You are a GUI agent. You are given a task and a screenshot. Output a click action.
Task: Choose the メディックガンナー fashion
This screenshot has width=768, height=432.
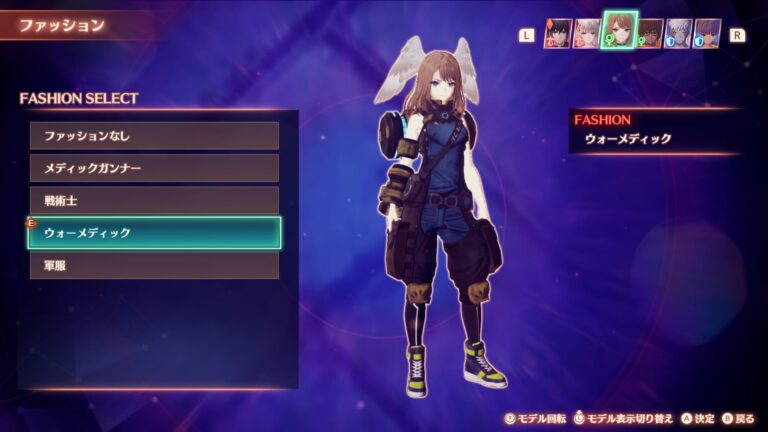154,168
